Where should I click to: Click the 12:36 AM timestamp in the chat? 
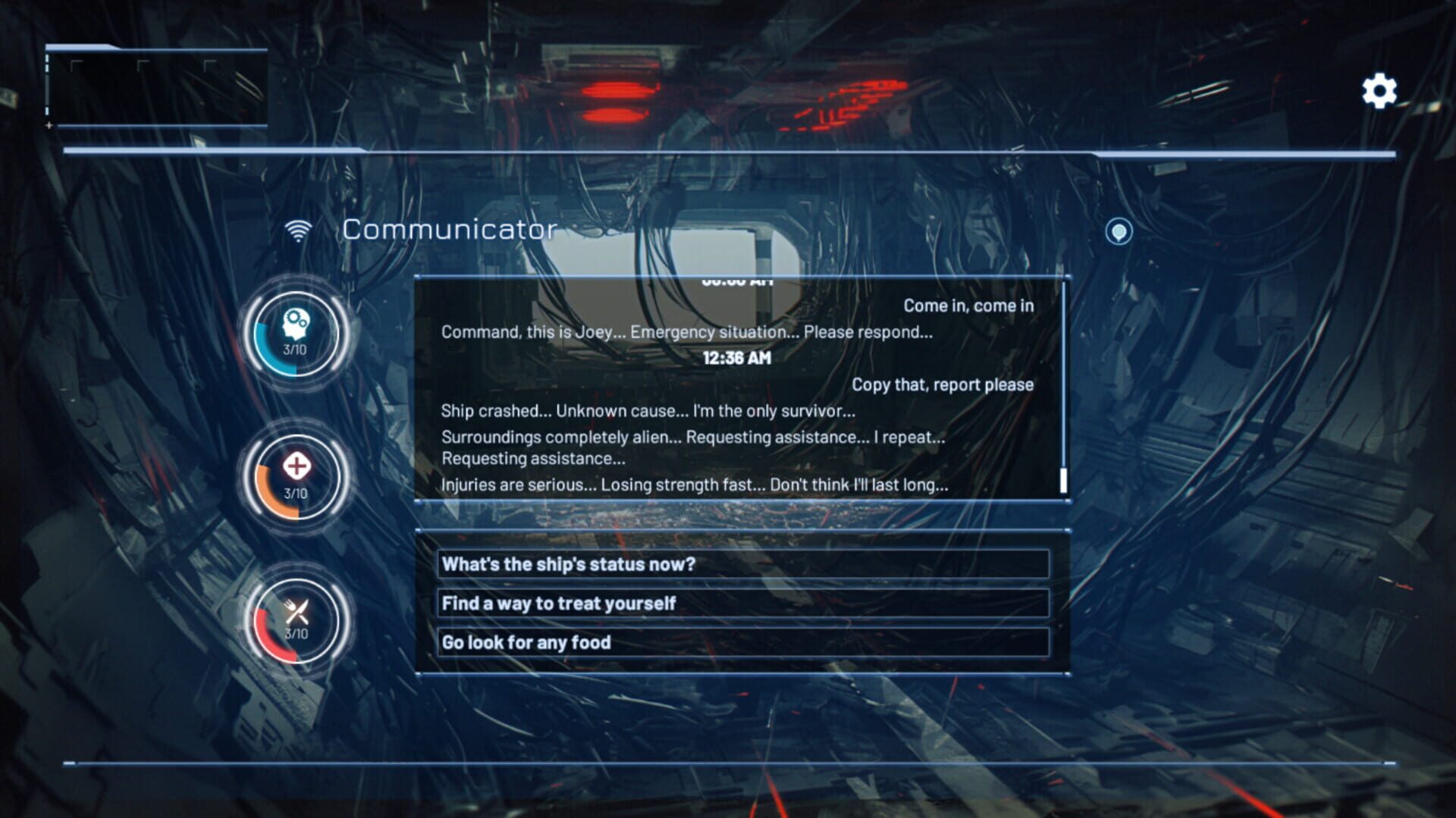point(736,357)
